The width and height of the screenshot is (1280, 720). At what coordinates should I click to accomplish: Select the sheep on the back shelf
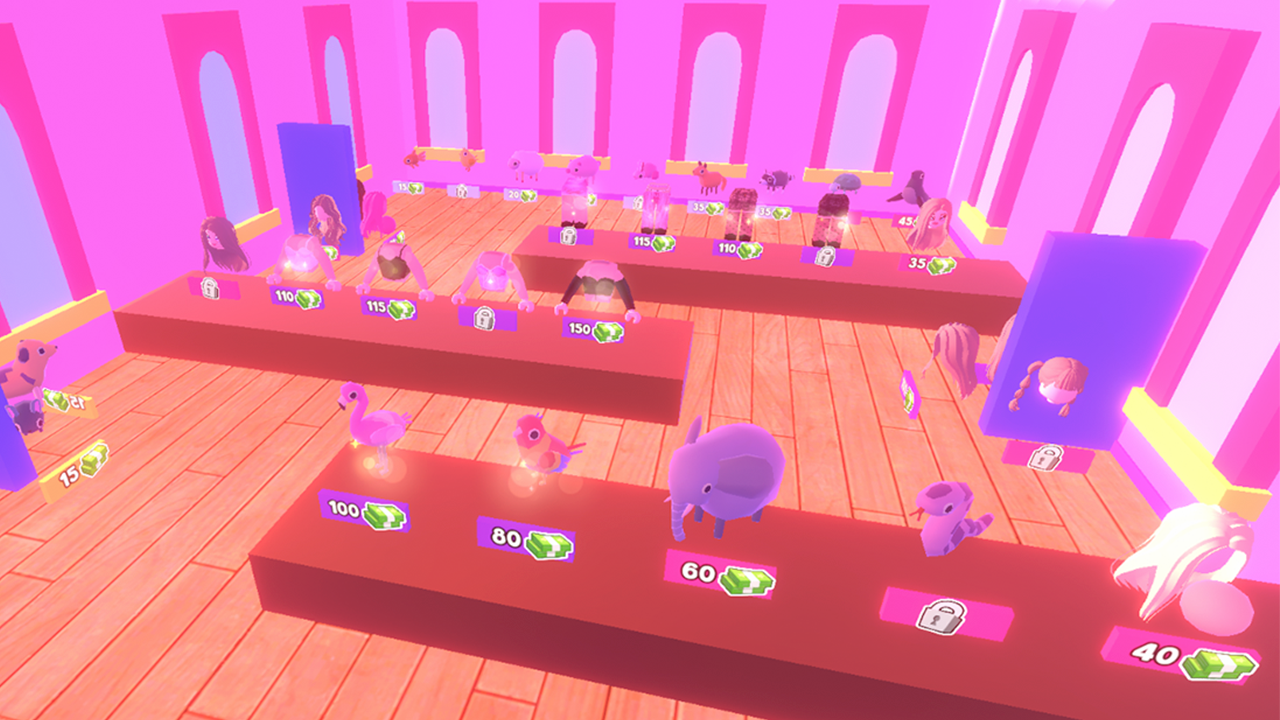click(x=525, y=163)
